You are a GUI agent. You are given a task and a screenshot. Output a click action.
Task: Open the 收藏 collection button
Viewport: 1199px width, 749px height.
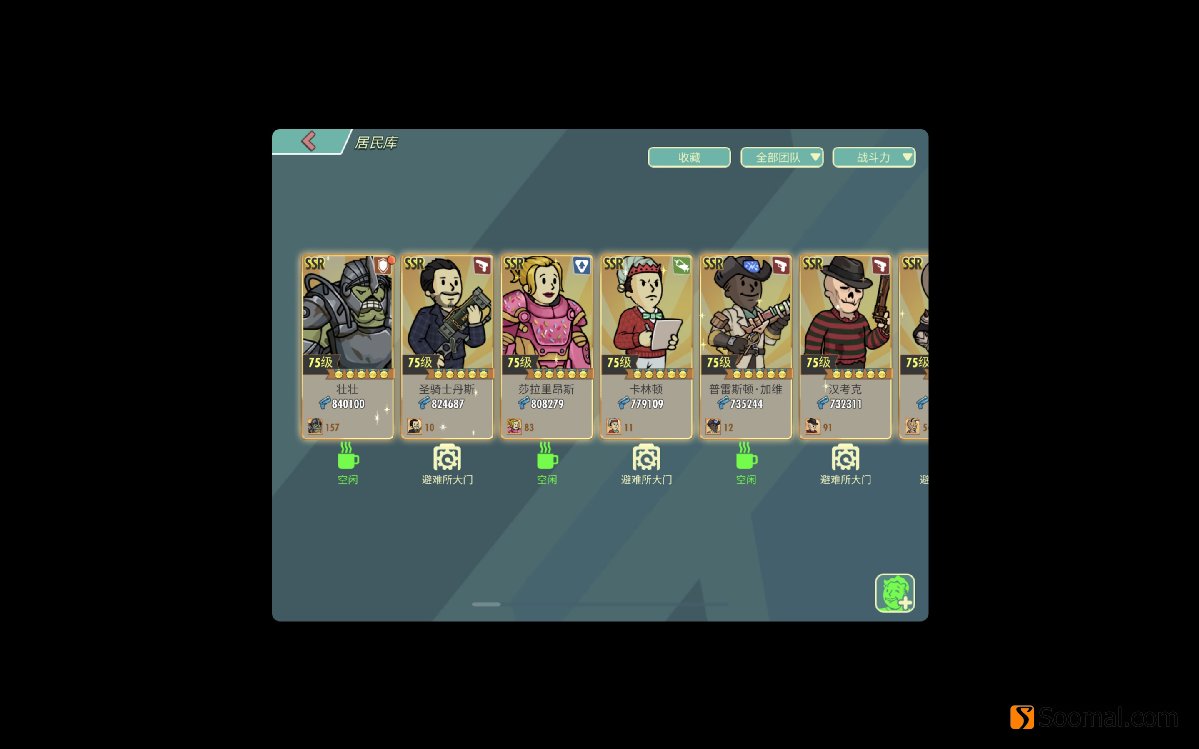[689, 157]
